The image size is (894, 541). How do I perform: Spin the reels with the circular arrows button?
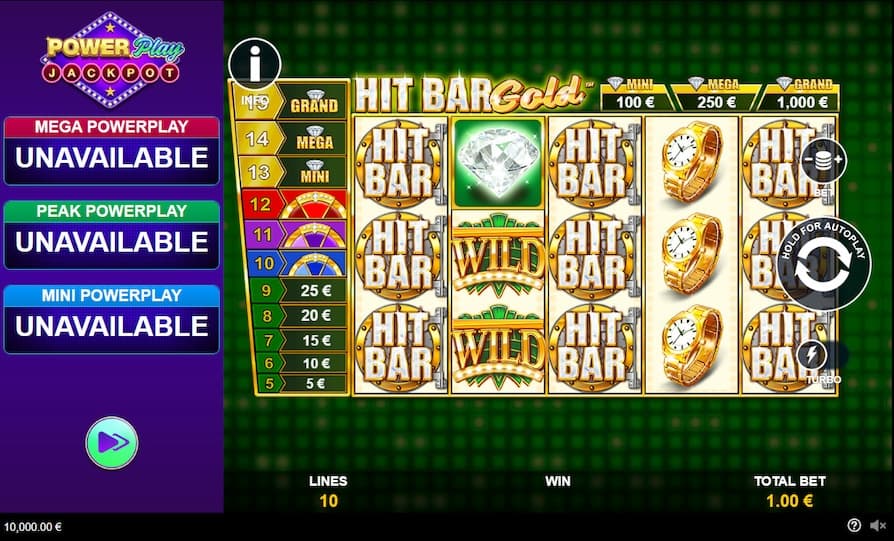(823, 263)
